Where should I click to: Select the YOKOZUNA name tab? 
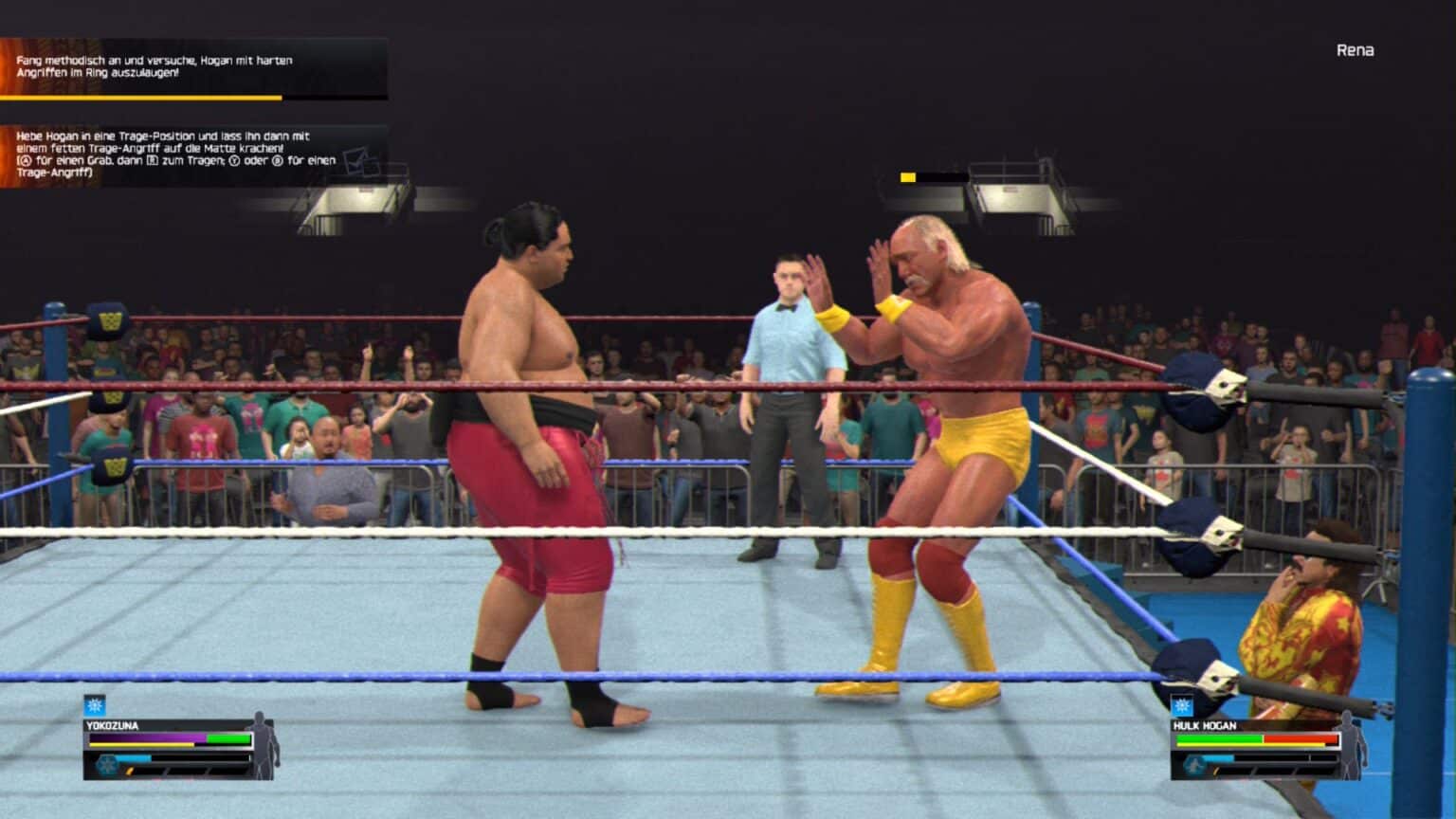(x=113, y=725)
